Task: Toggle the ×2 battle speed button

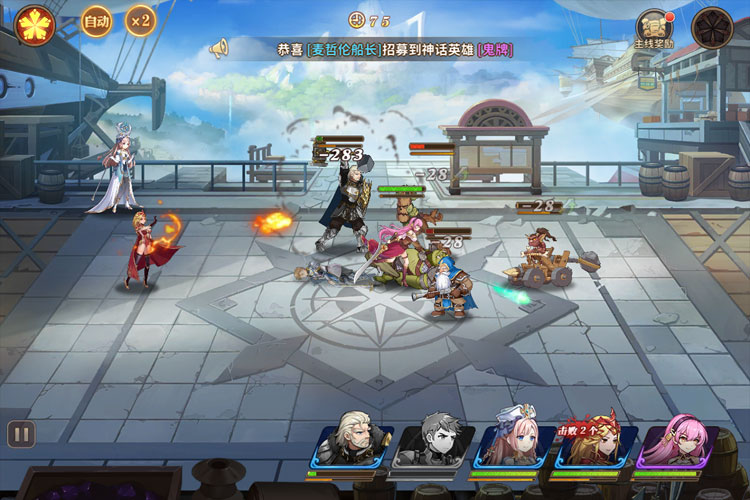Action: tap(140, 21)
